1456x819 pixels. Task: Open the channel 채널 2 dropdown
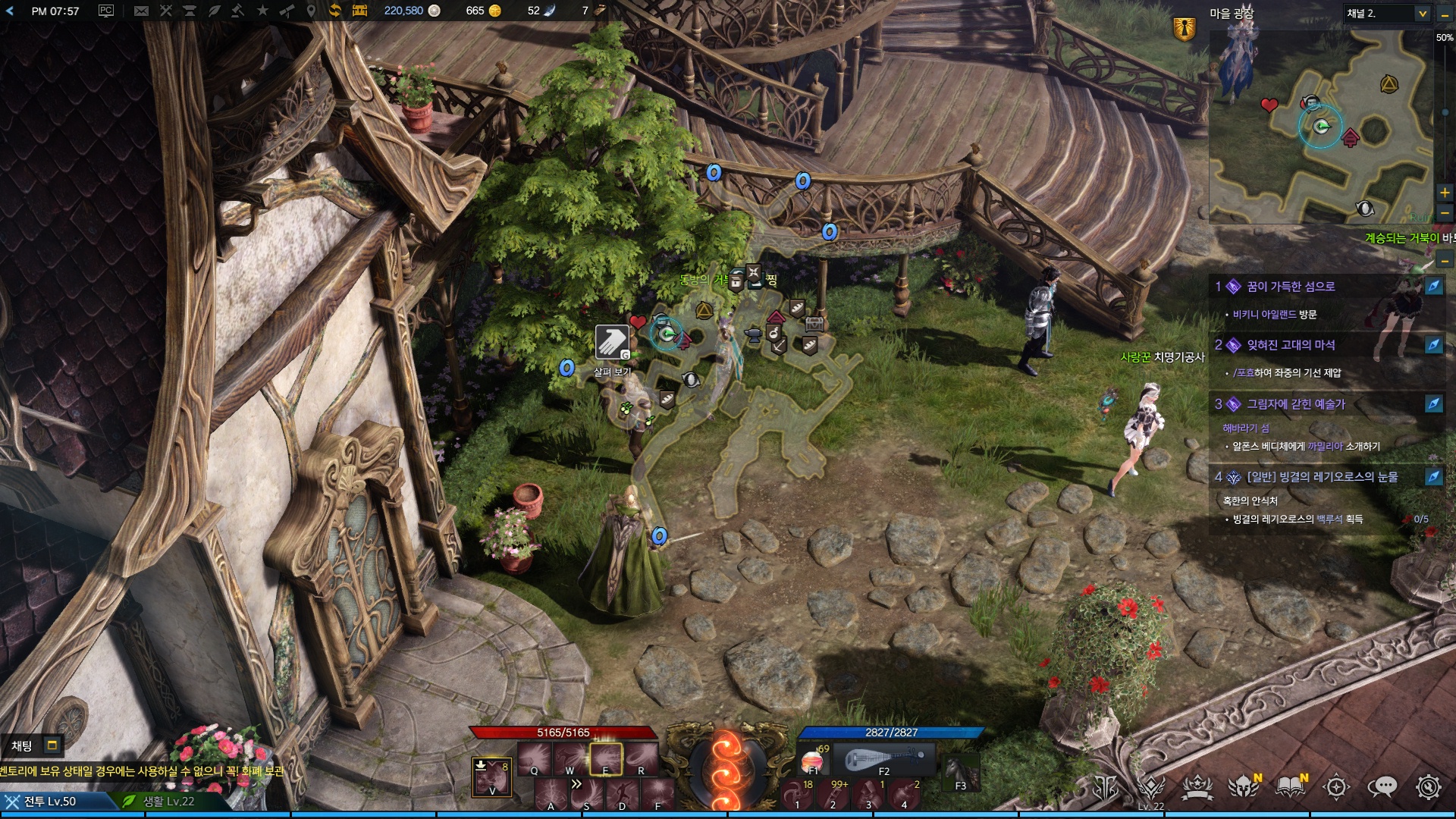pos(1422,14)
